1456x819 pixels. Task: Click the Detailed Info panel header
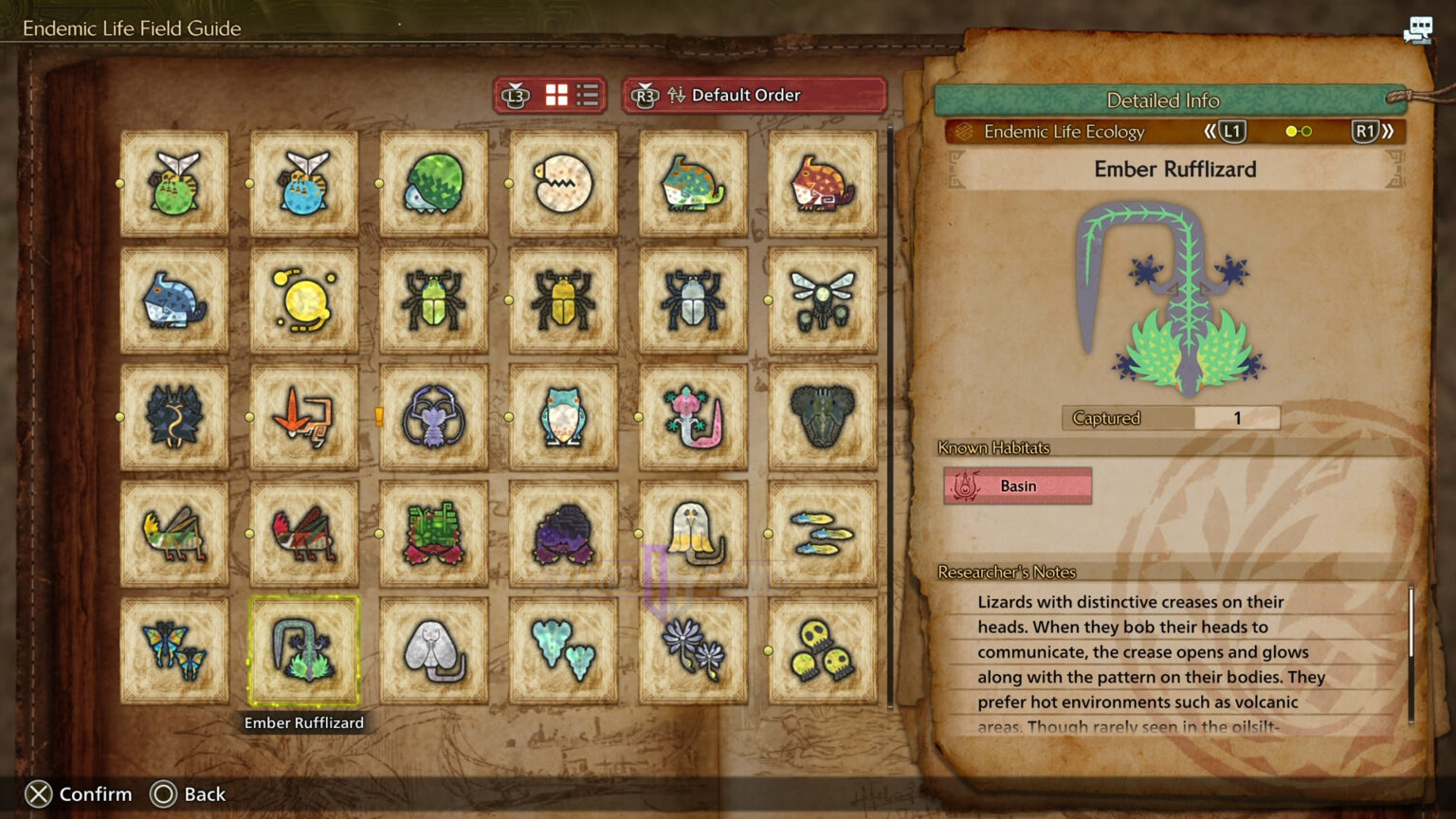[x=1163, y=100]
